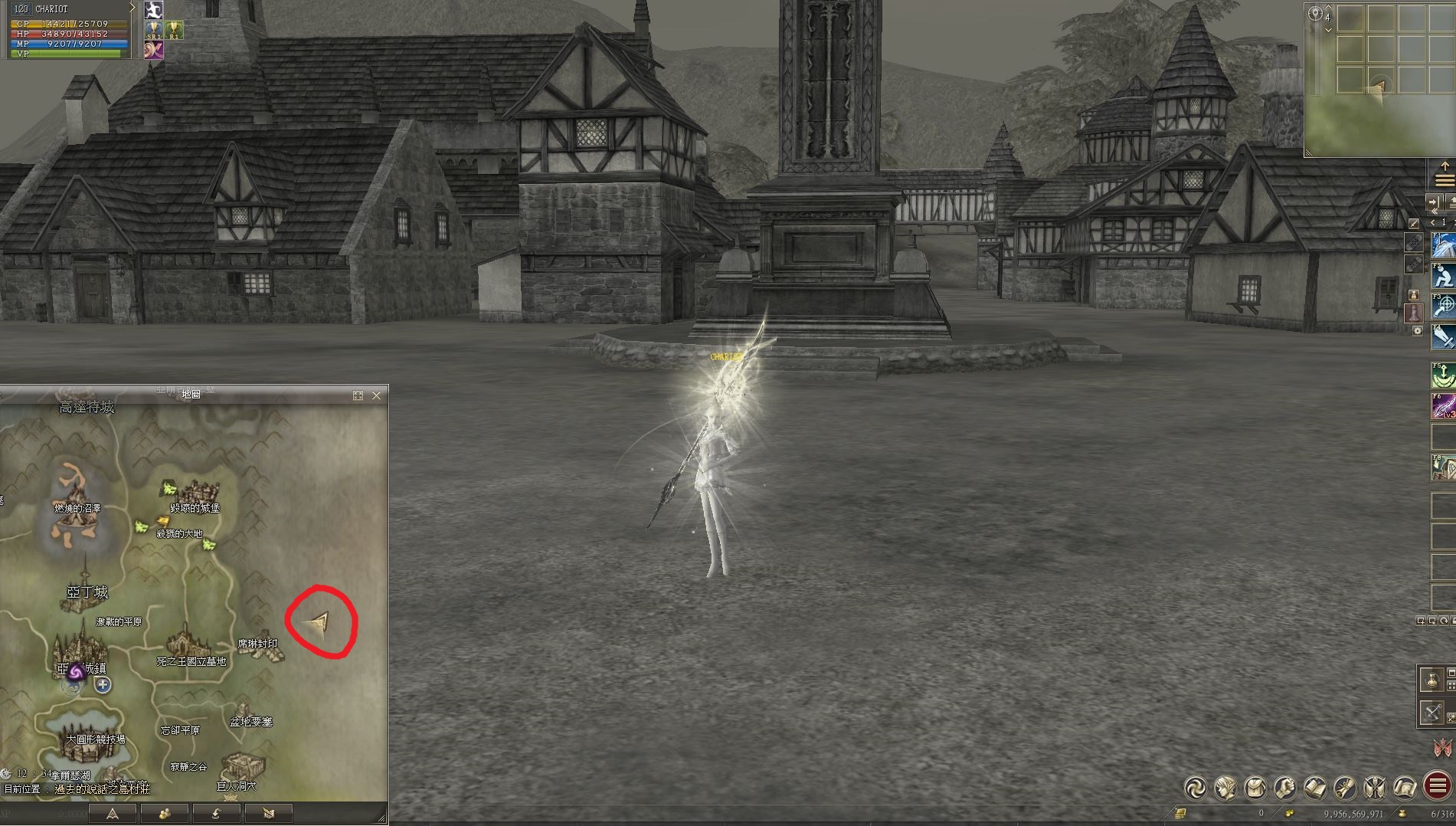Viewport: 1456px width, 826px height.
Task: Click the potion icon in the lower right panel
Action: point(1433,680)
